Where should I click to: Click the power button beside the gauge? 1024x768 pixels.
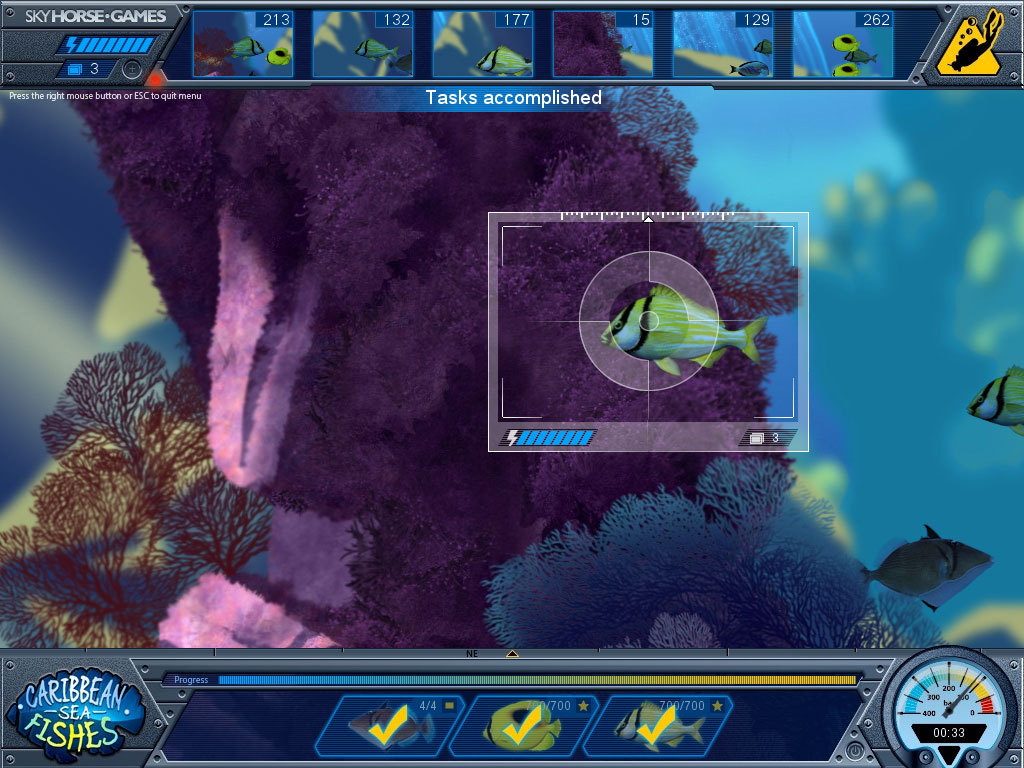point(856,749)
